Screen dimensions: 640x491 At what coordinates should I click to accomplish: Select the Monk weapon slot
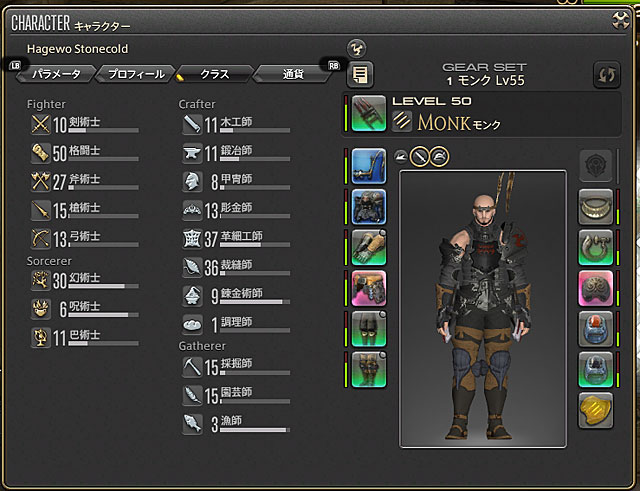coord(369,112)
